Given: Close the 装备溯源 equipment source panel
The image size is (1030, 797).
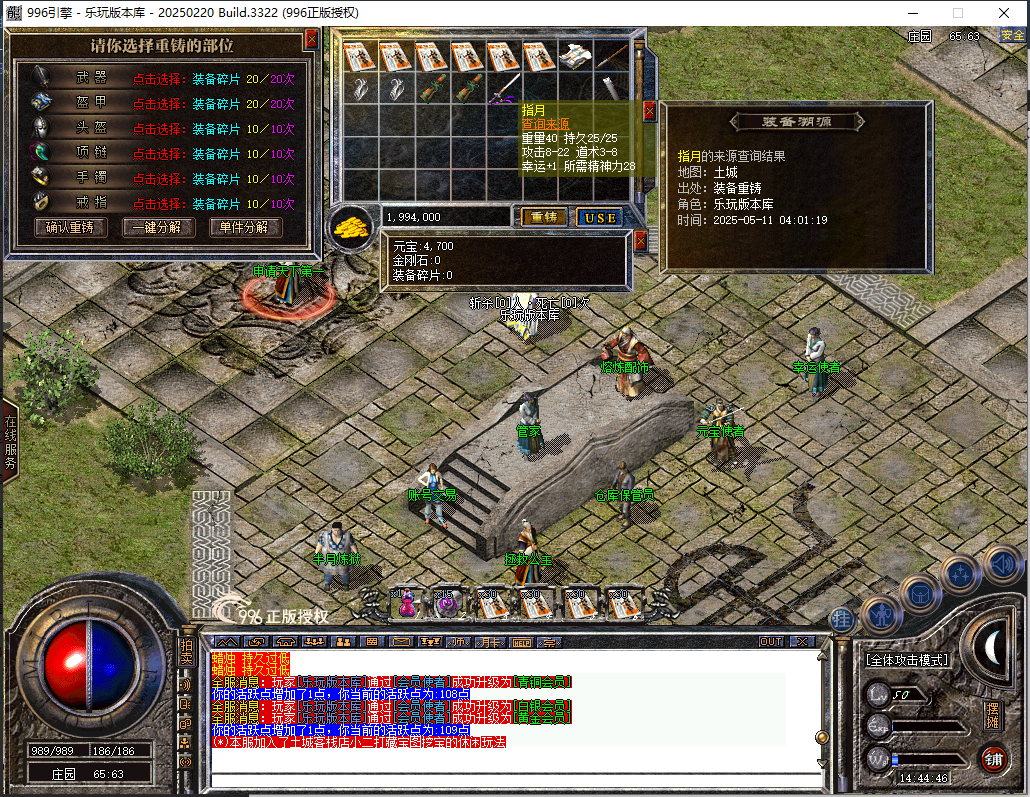Looking at the screenshot, I should (x=649, y=111).
